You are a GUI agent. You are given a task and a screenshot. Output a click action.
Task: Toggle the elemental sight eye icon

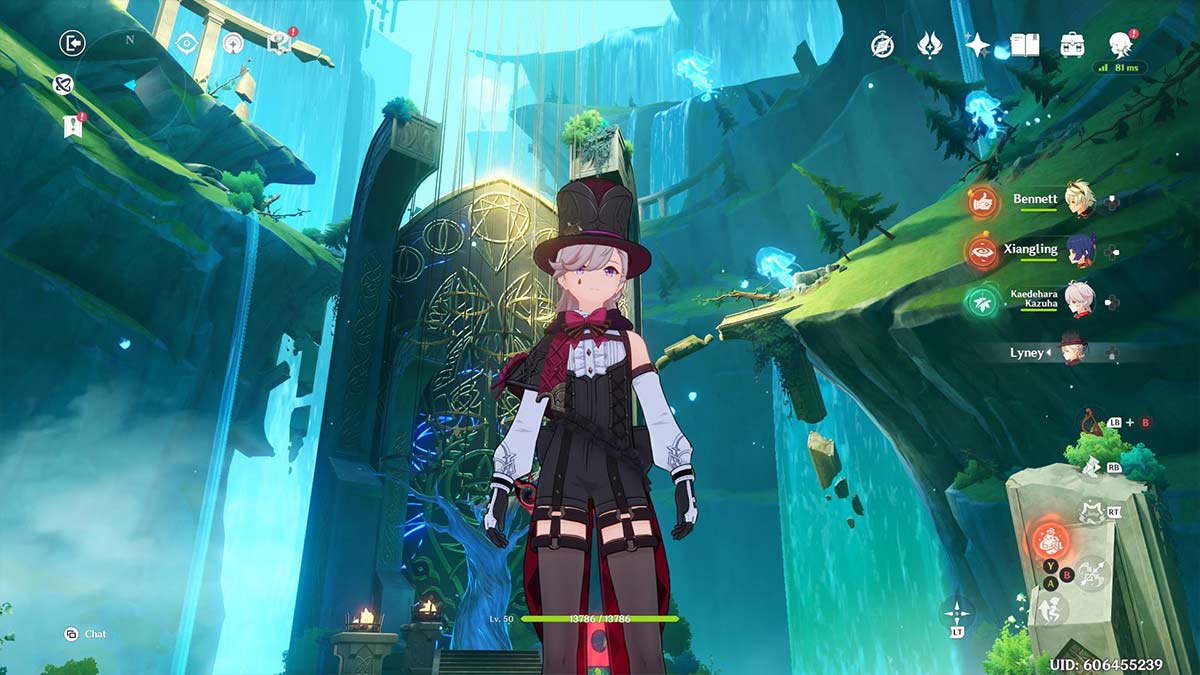point(186,43)
